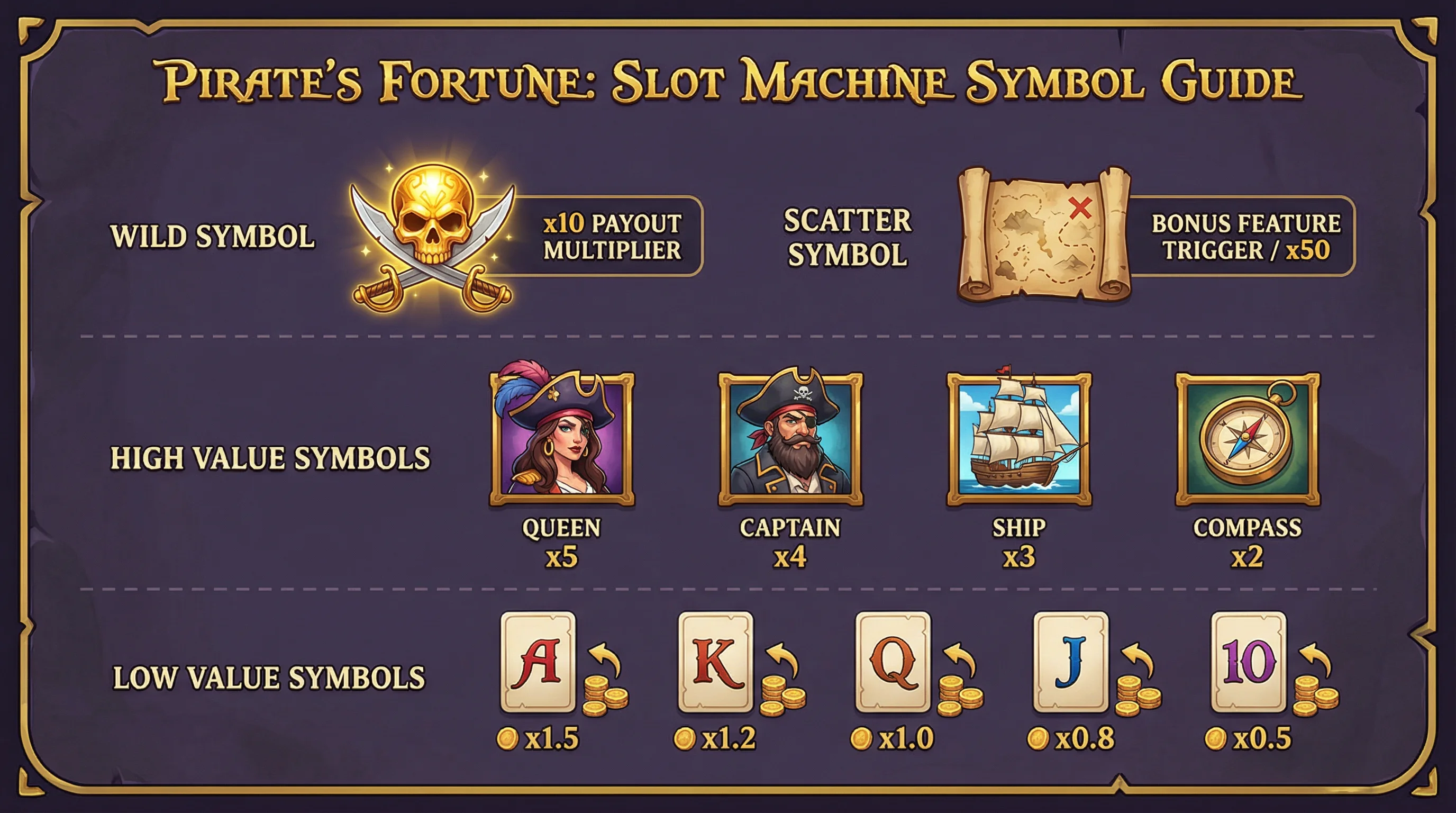
Task: Click the orange Q card symbol
Action: point(893,662)
